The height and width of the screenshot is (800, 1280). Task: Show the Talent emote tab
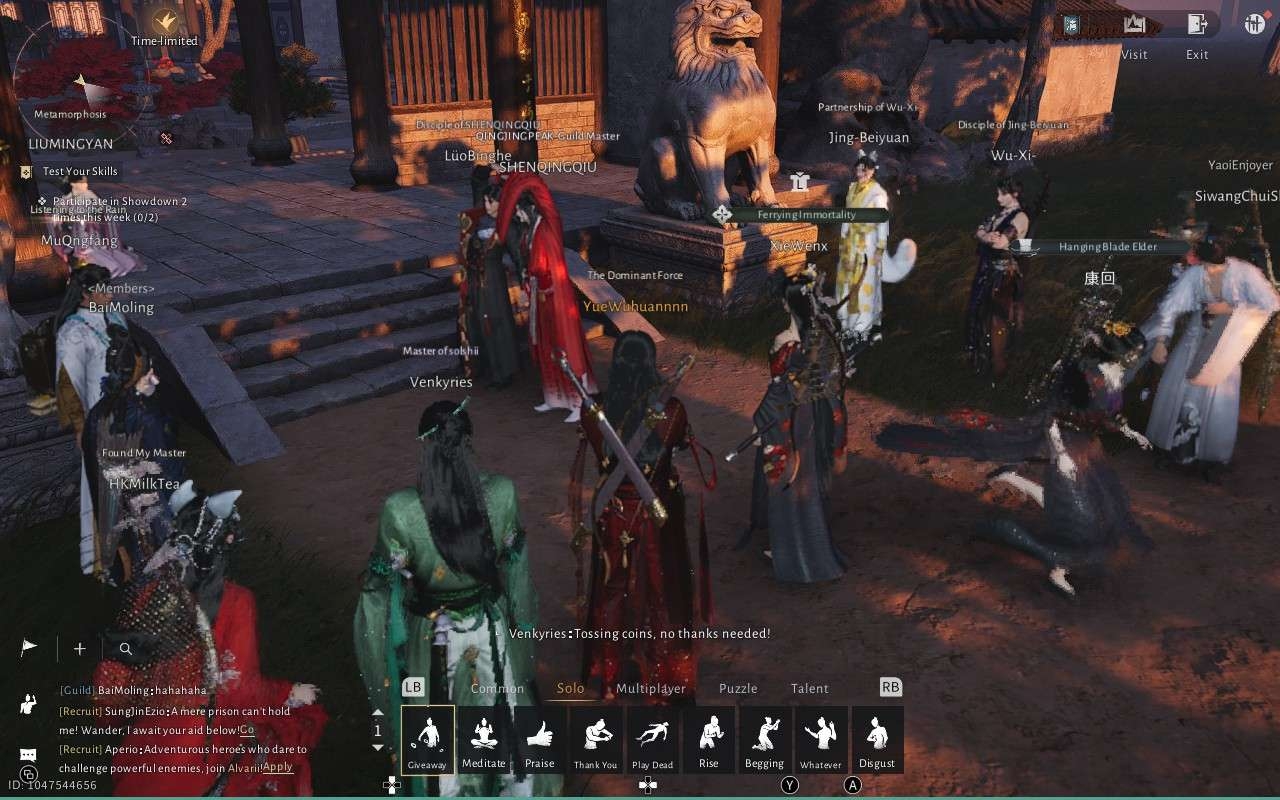click(810, 688)
